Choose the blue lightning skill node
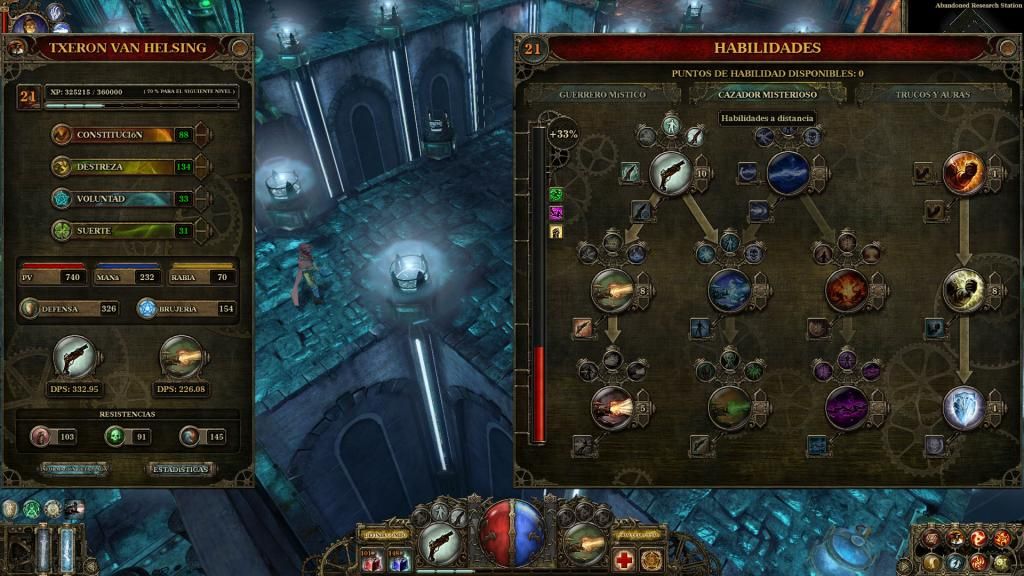1024x576 pixels. coord(788,172)
